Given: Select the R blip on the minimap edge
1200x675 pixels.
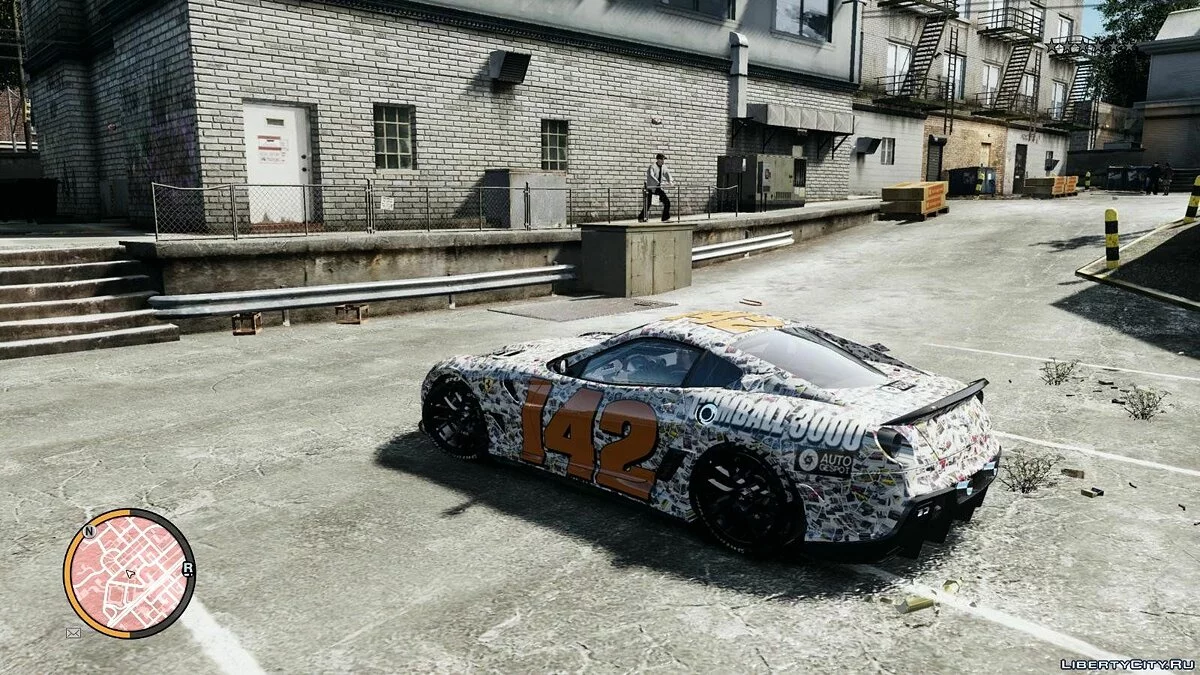Looking at the screenshot, I should coord(188,568).
